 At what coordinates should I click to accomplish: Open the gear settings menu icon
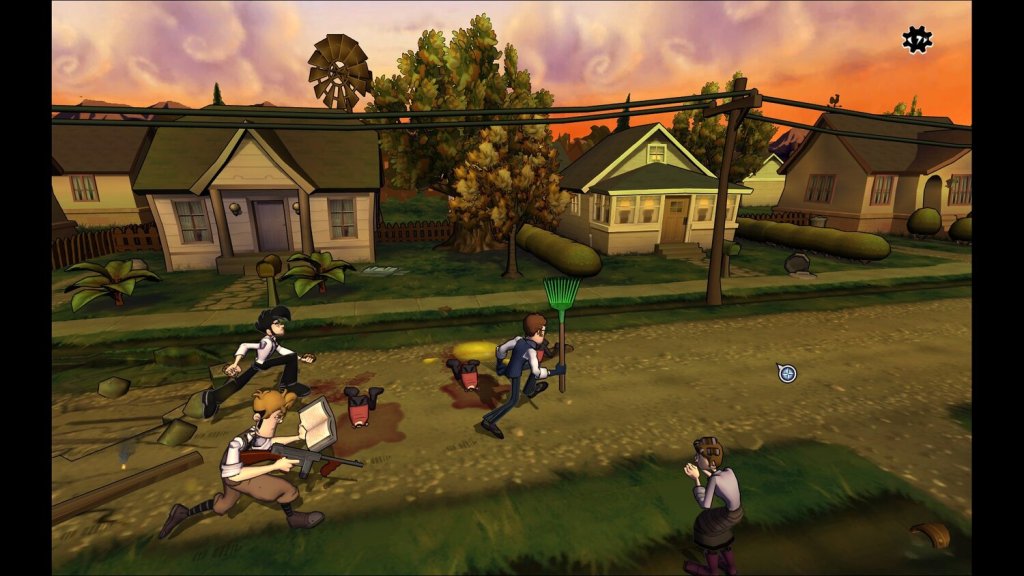point(916,39)
